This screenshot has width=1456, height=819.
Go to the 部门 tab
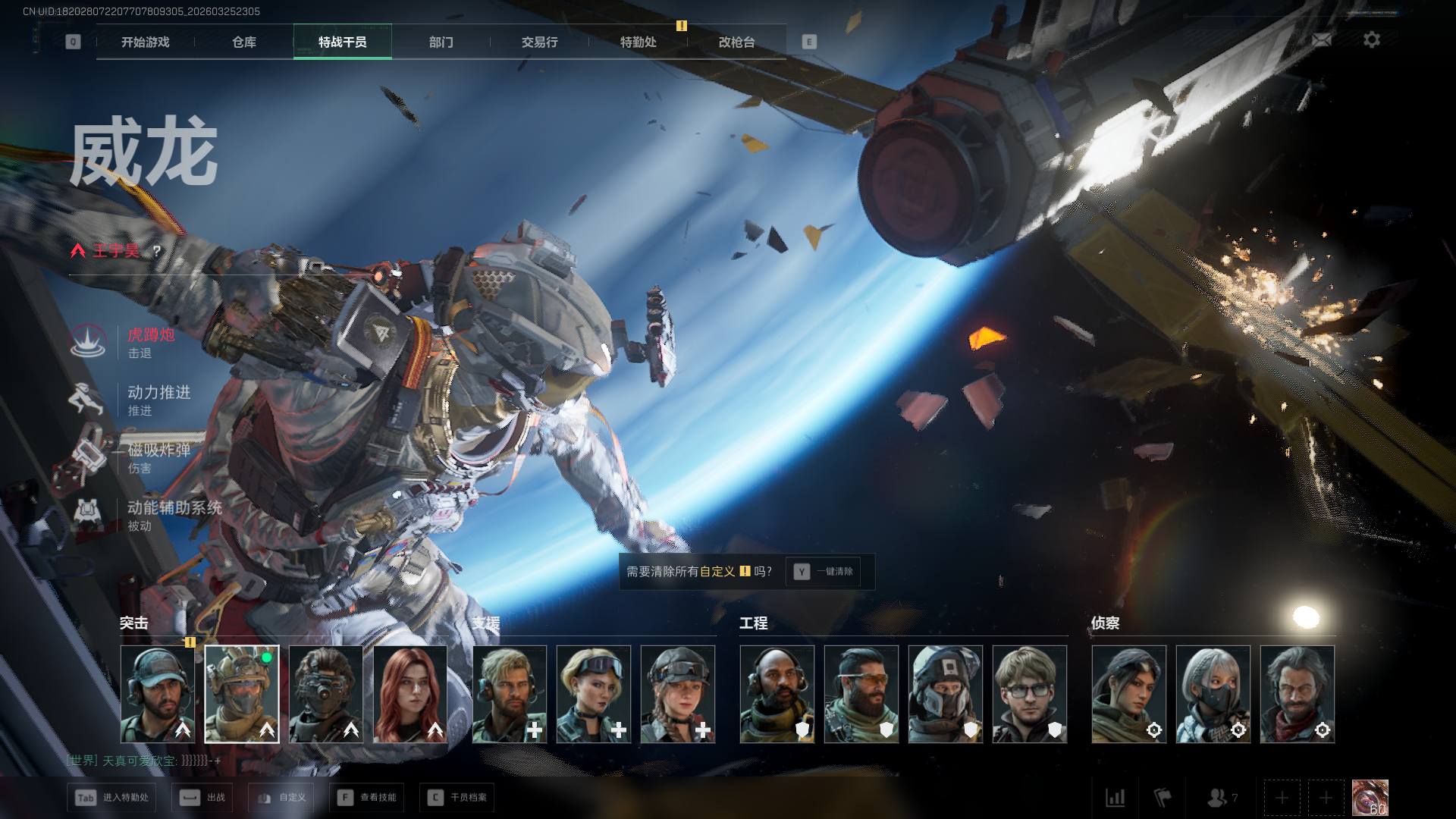click(x=441, y=42)
